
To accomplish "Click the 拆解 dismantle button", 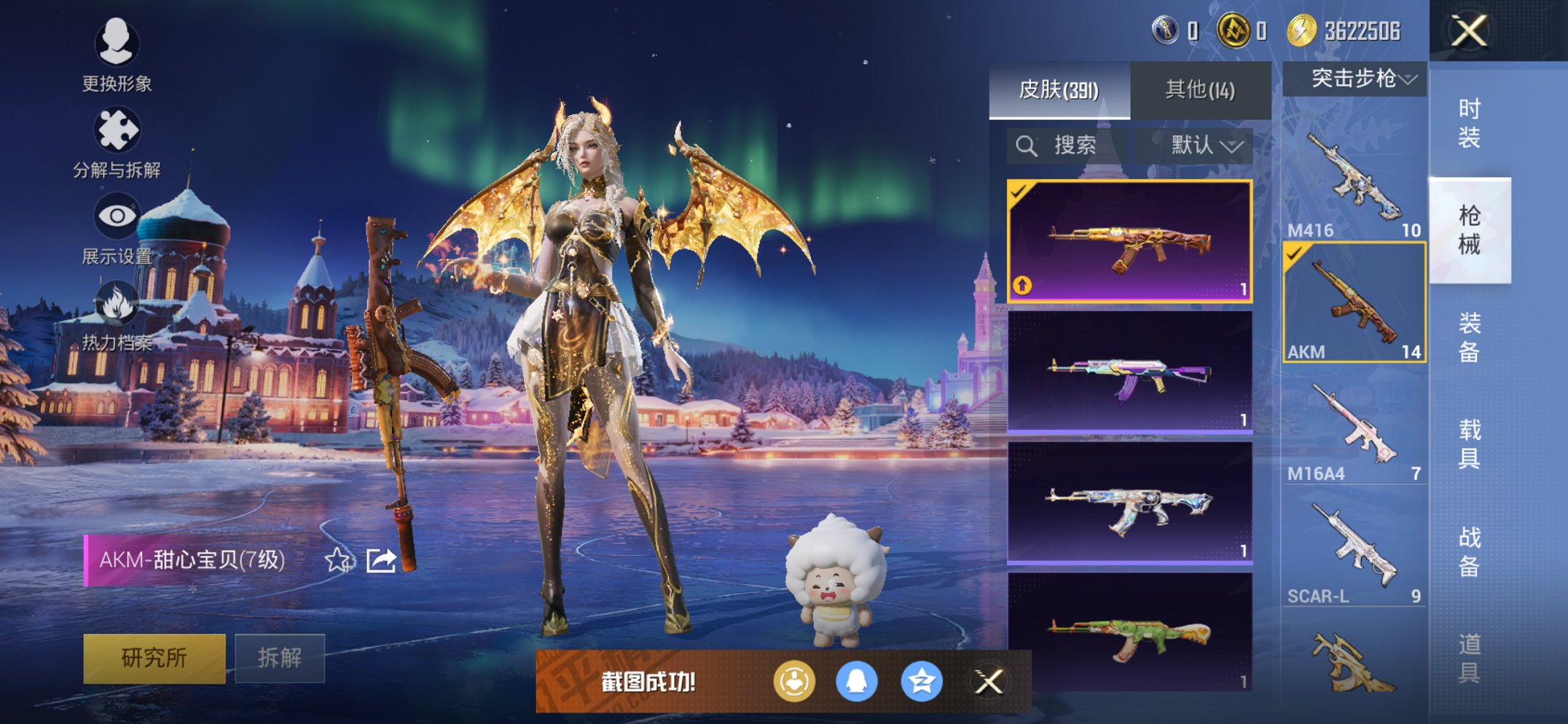I will pos(280,658).
